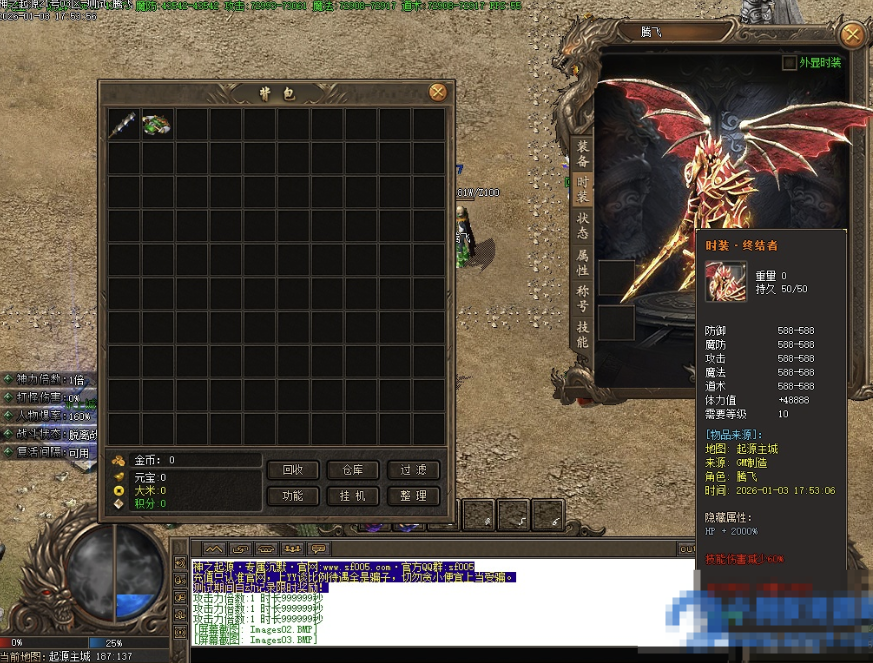The height and width of the screenshot is (663, 873).
Task: Open the 称号 titles tab
Action: [x=583, y=299]
